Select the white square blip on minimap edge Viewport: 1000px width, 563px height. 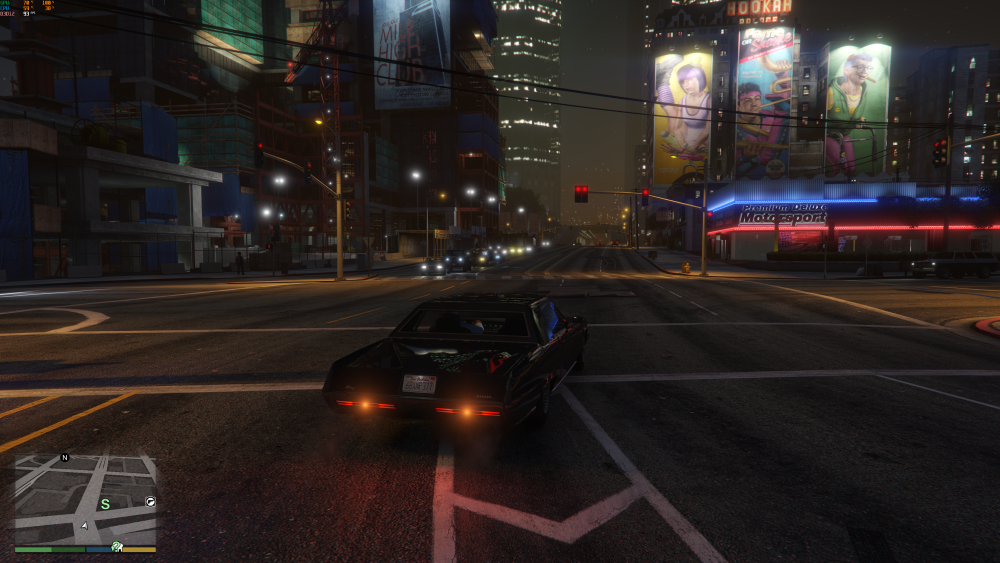tap(150, 501)
